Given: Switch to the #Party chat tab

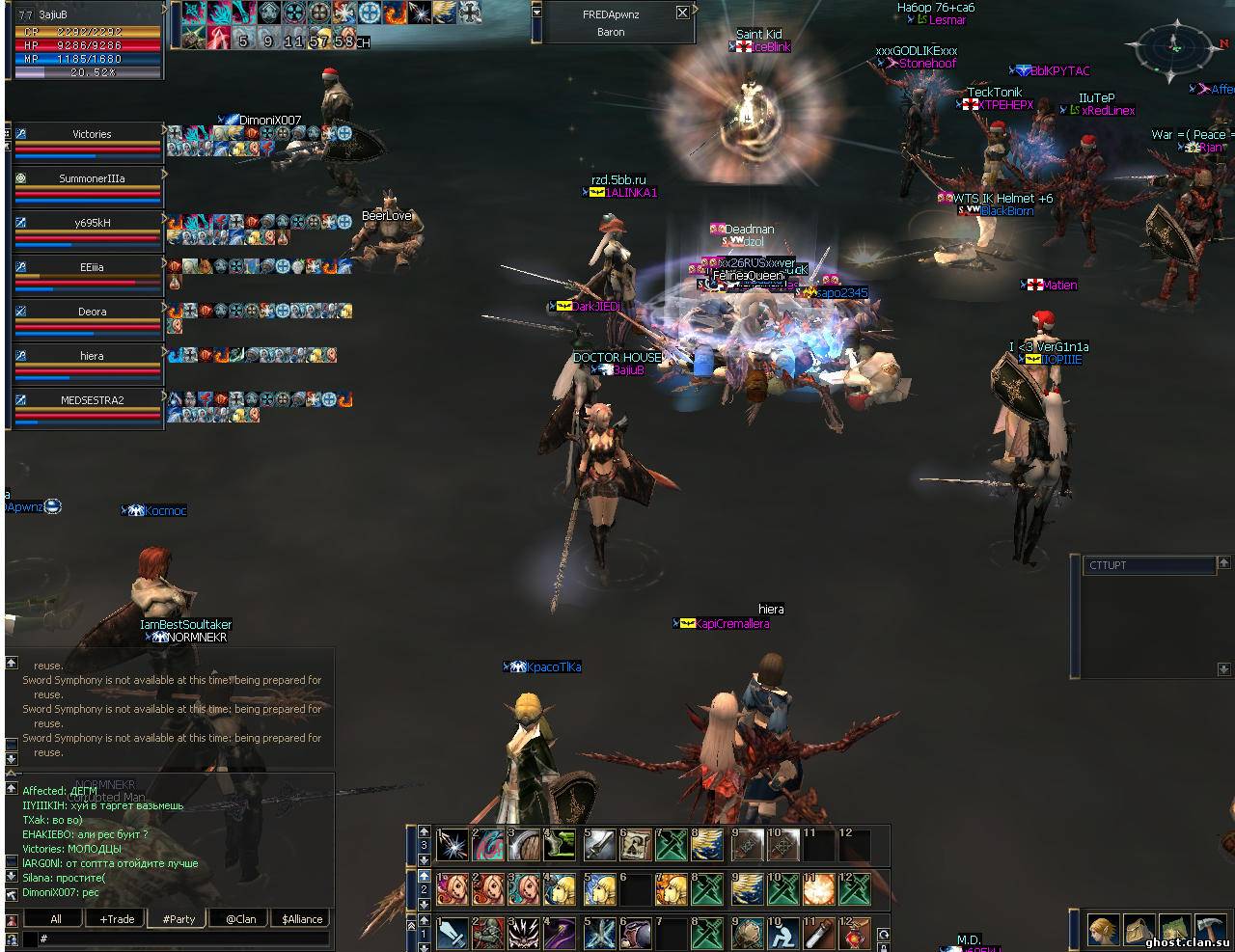Looking at the screenshot, I should click(178, 919).
